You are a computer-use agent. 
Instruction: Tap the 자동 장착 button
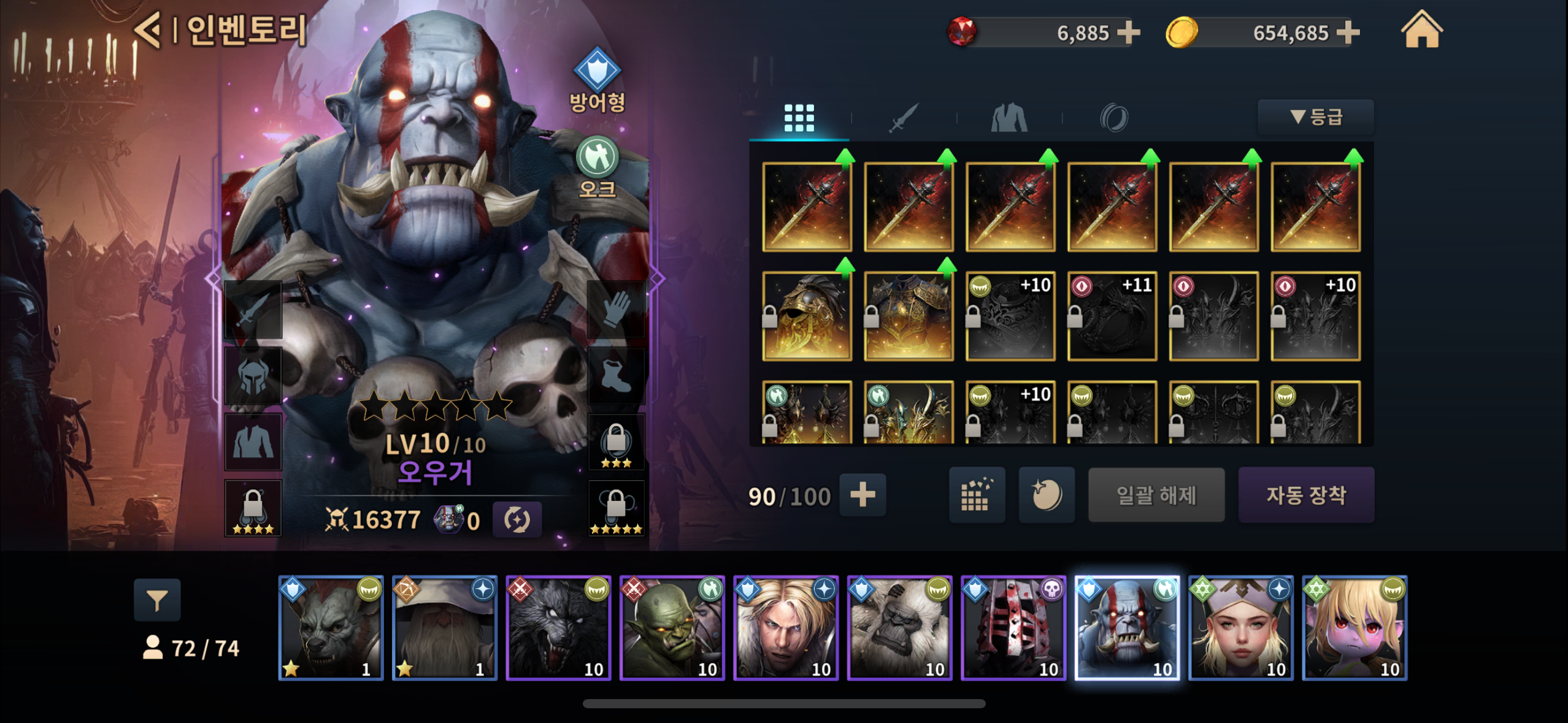click(x=1306, y=495)
